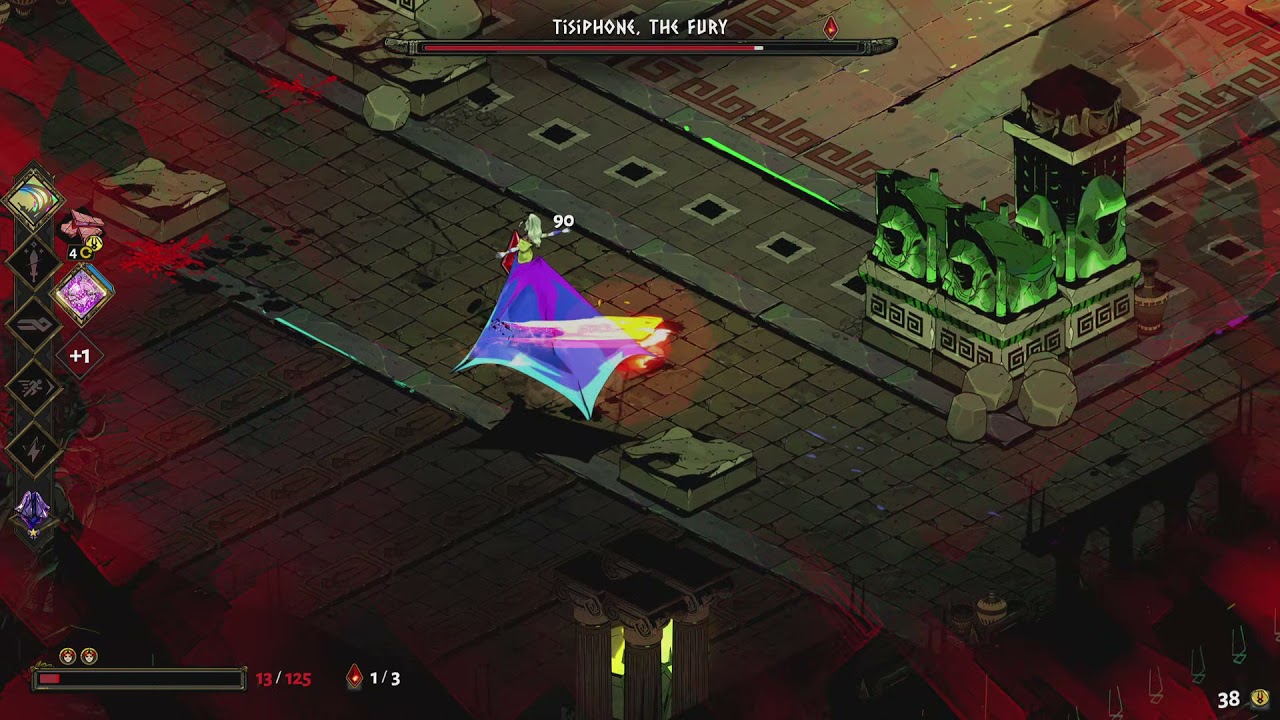Click the 38 gem count number
The image size is (1280, 720).
click(1231, 699)
